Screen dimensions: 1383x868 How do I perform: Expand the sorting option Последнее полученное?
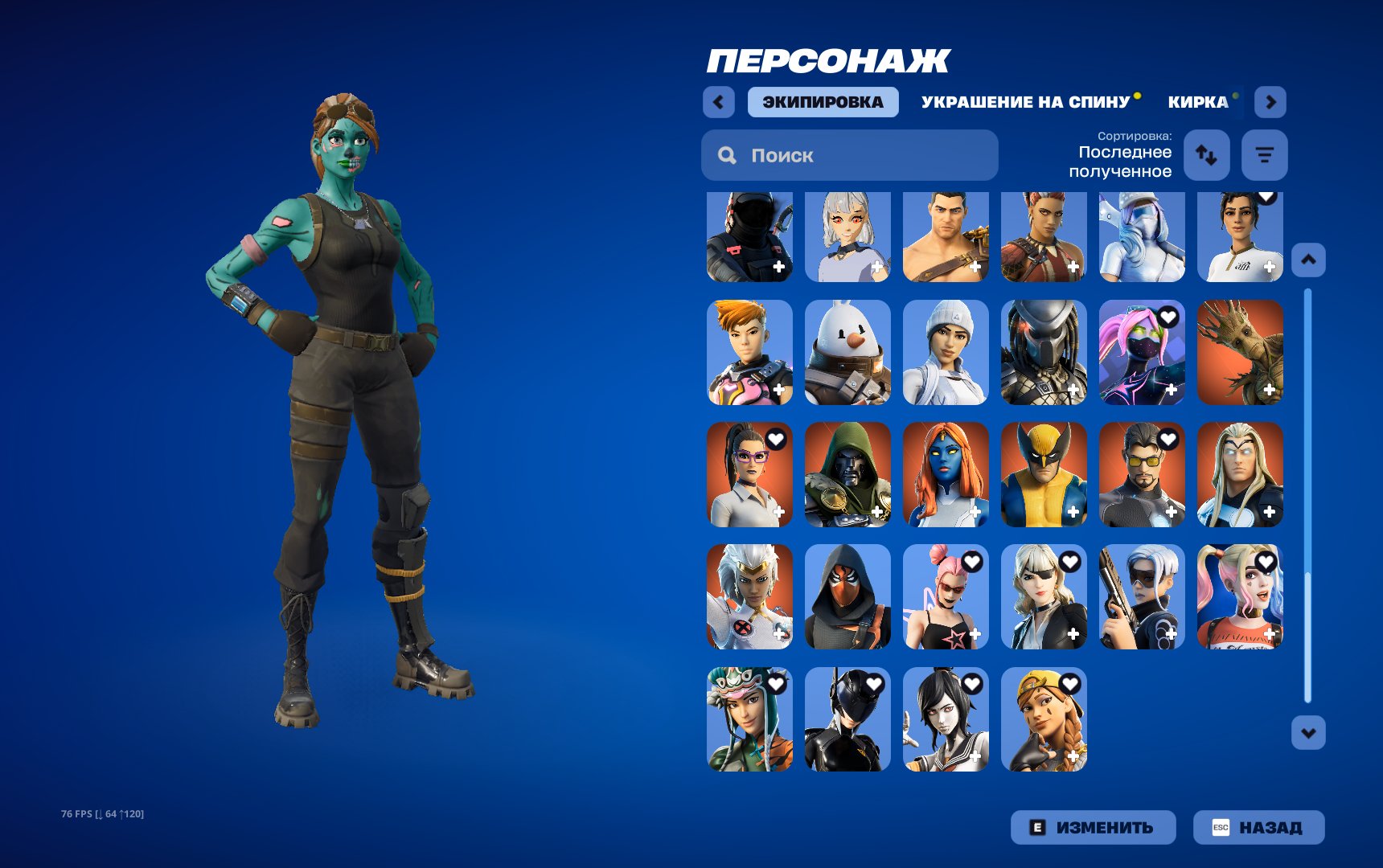point(1124,161)
